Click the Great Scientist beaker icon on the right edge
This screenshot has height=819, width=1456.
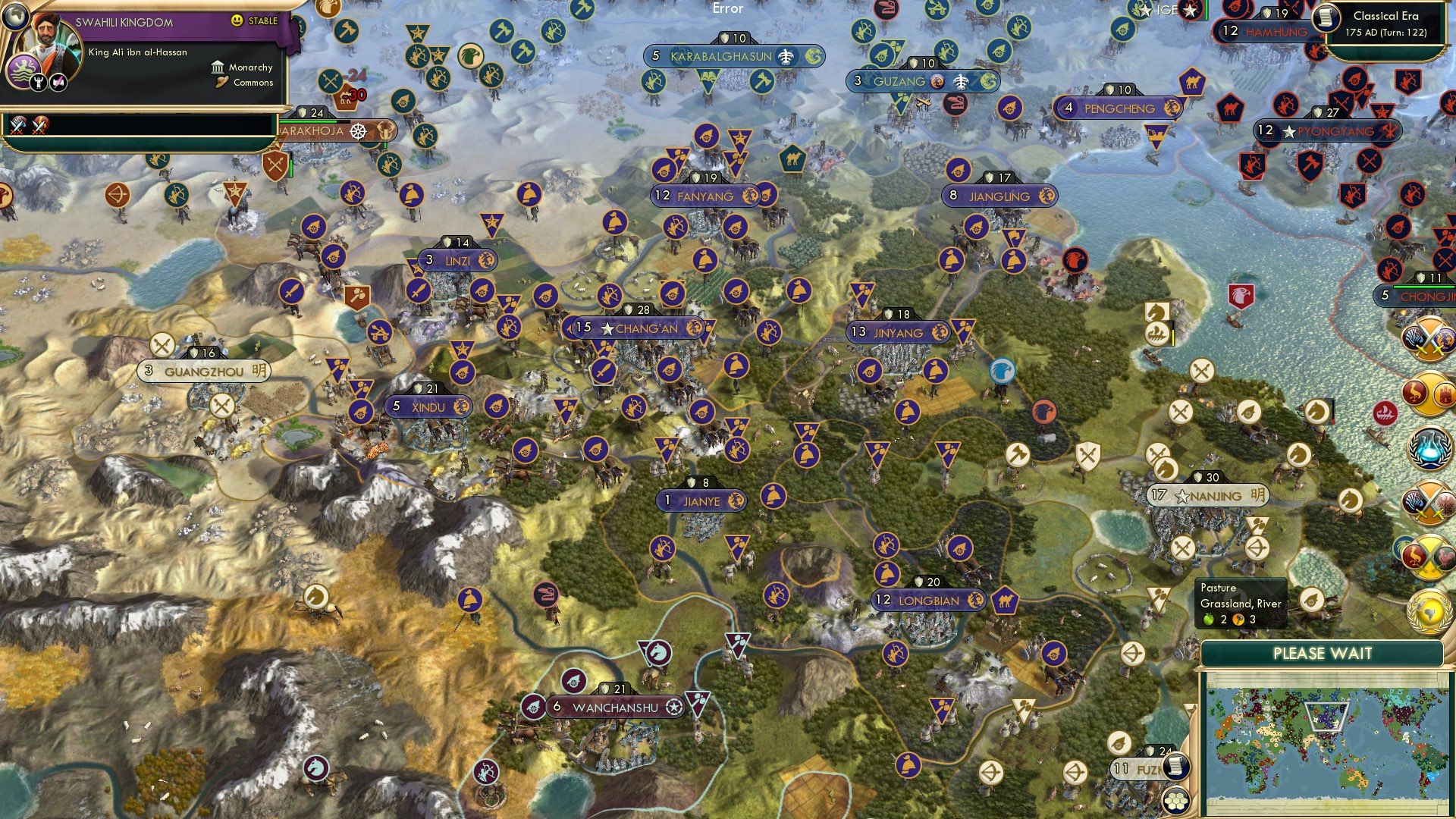[x=1429, y=447]
